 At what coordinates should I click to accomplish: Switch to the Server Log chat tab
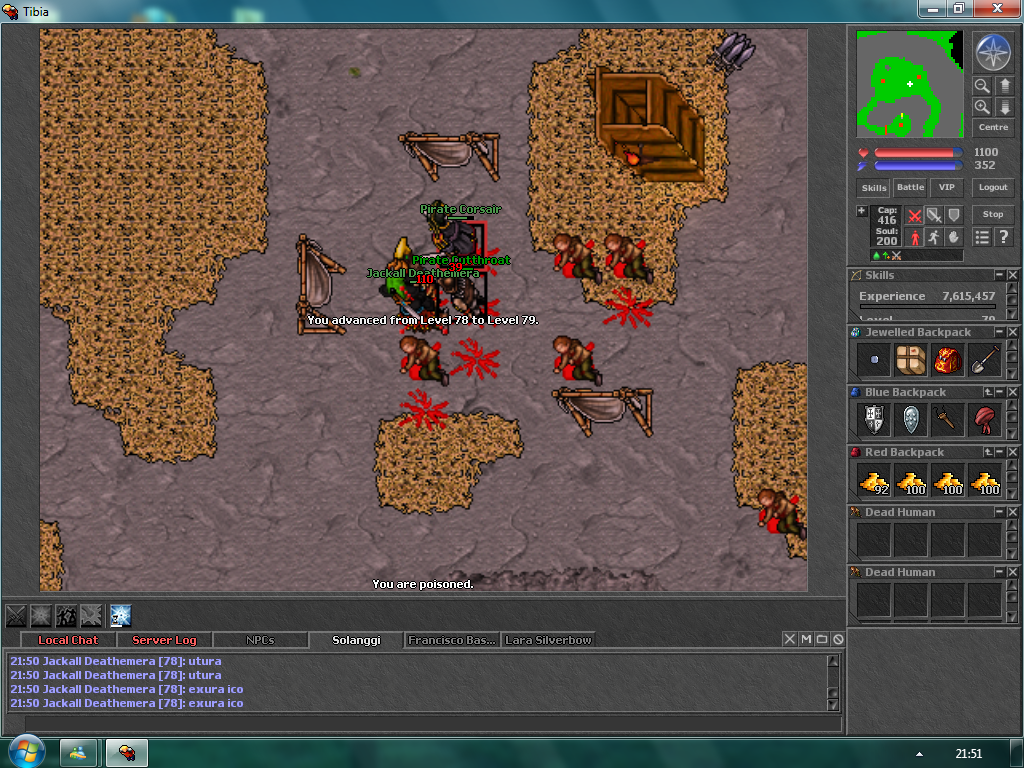coord(164,640)
